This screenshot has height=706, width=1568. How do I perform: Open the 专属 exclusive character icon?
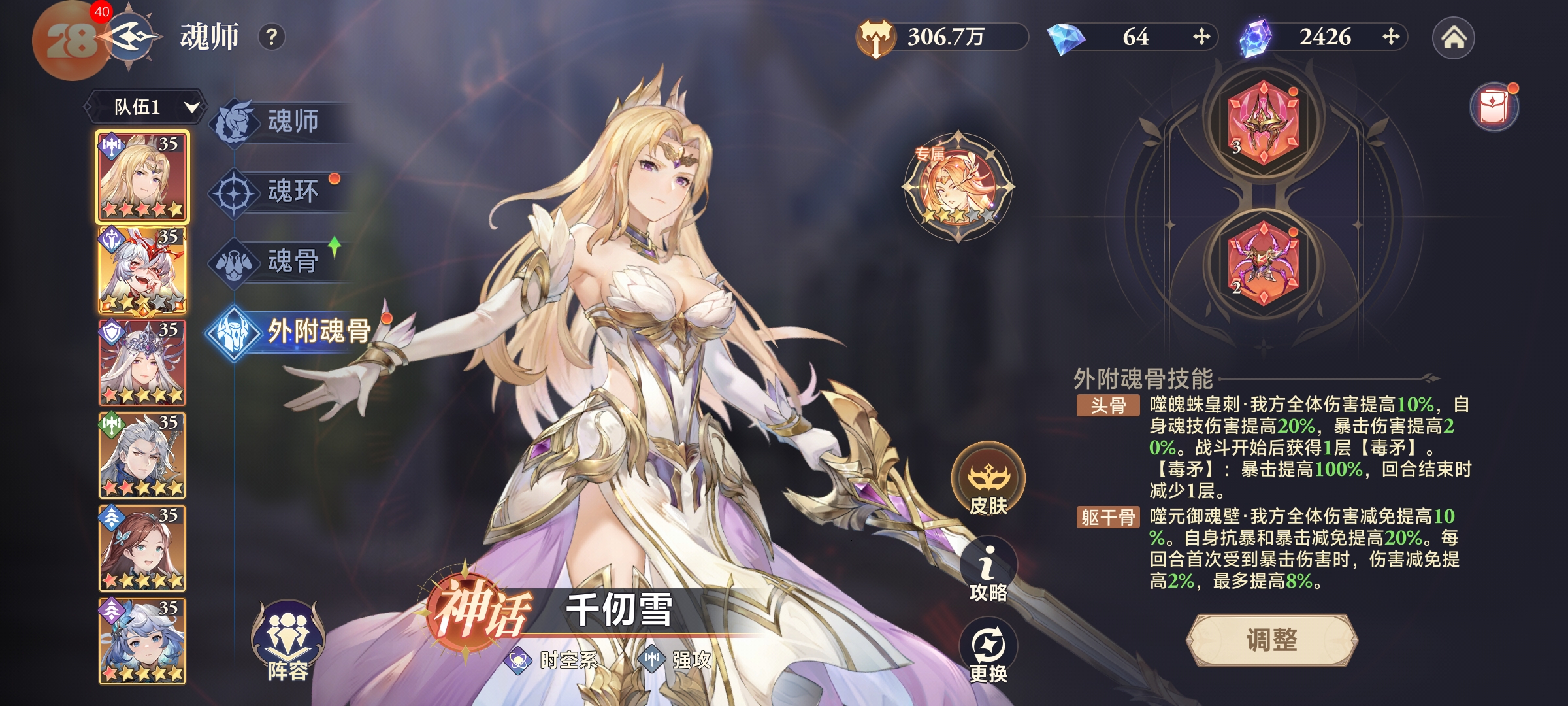click(958, 187)
